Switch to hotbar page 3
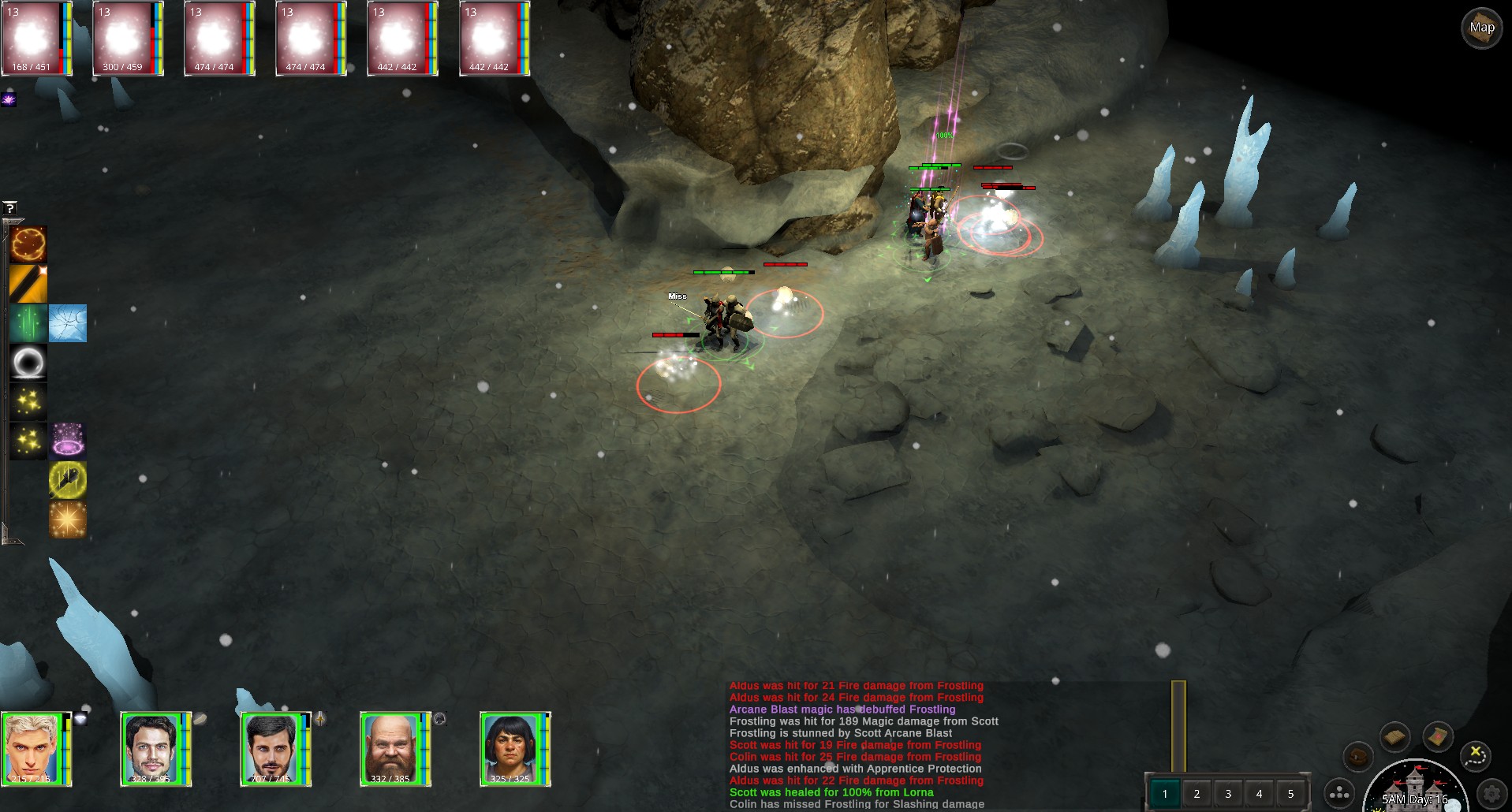The width and height of the screenshot is (1512, 812). pos(1228,794)
